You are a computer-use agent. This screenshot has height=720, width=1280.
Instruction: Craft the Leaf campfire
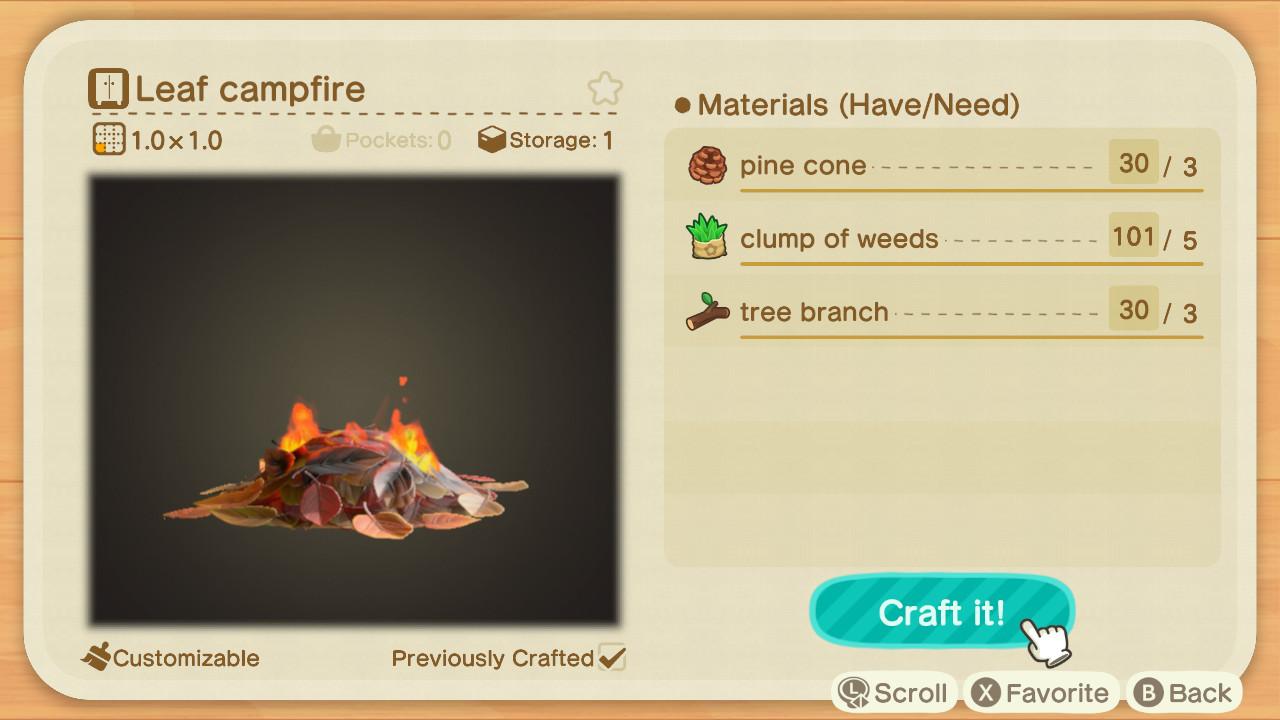[x=940, y=612]
